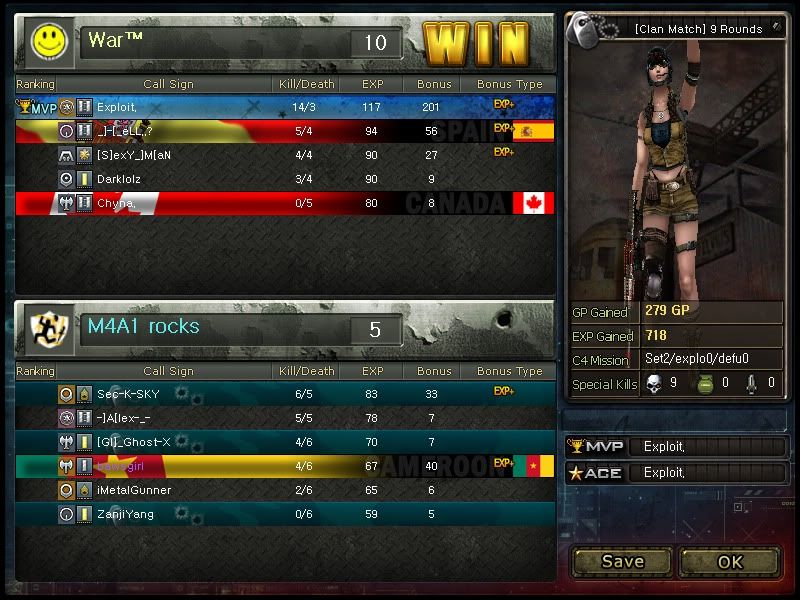The height and width of the screenshot is (600, 800).
Task: Choose the -]A[lex-_- player row
Action: 285,418
